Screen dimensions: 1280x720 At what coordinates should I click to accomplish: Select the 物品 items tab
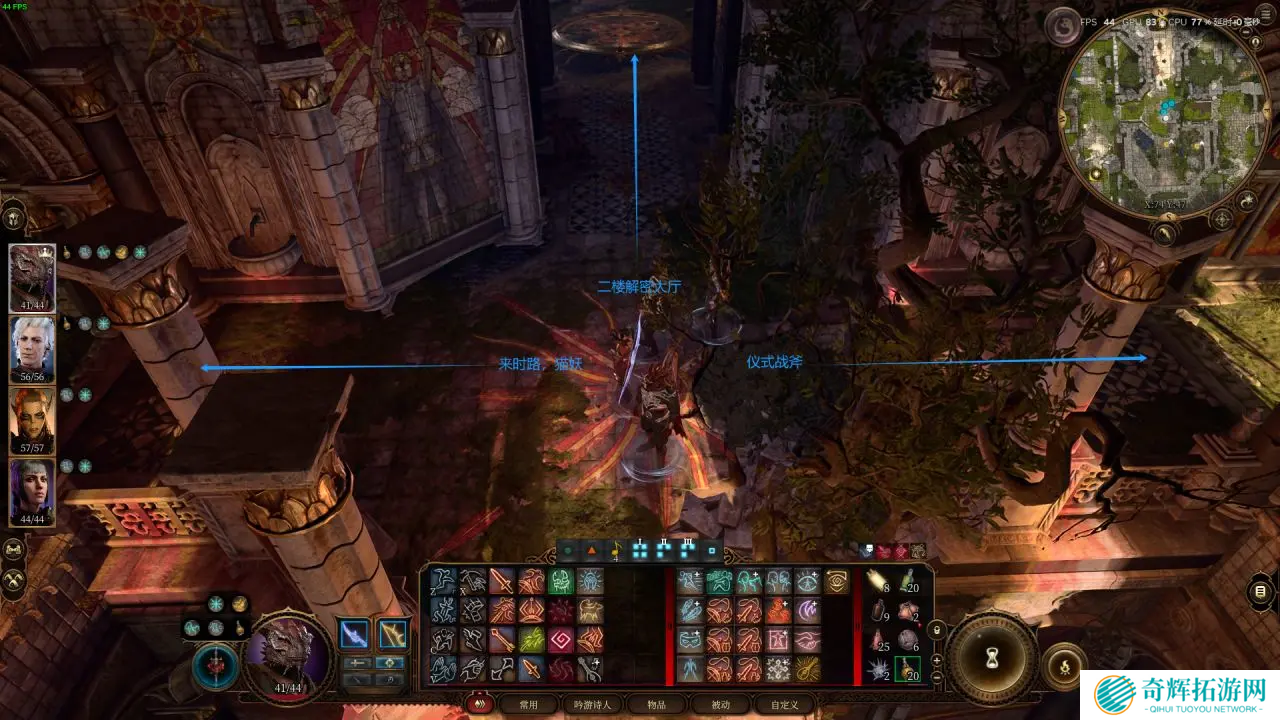pos(656,705)
